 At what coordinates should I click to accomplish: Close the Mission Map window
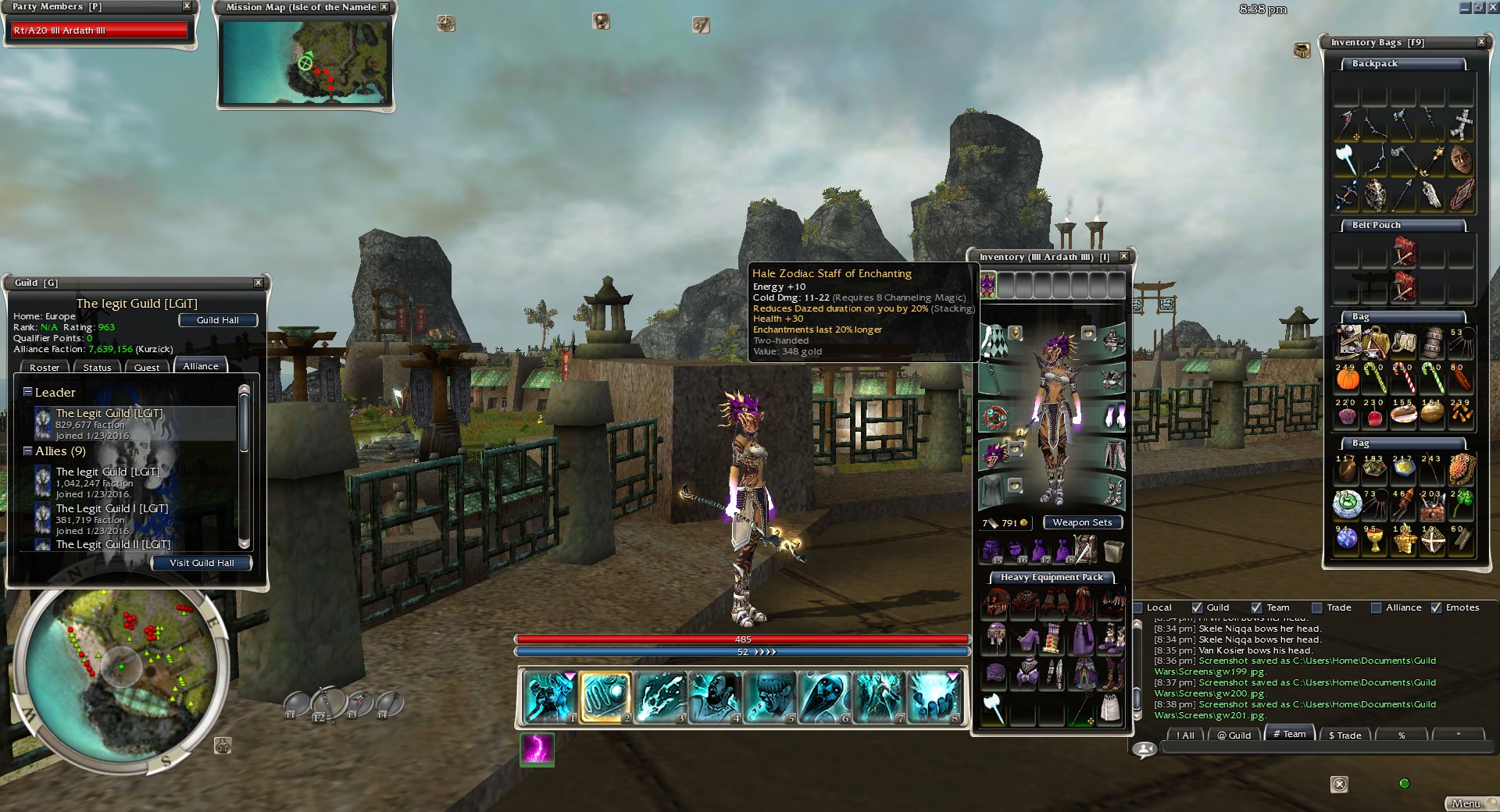384,7
